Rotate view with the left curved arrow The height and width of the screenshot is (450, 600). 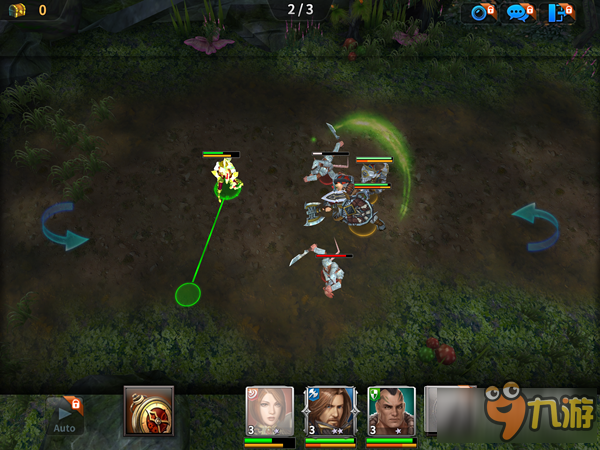pyautogui.click(x=64, y=226)
